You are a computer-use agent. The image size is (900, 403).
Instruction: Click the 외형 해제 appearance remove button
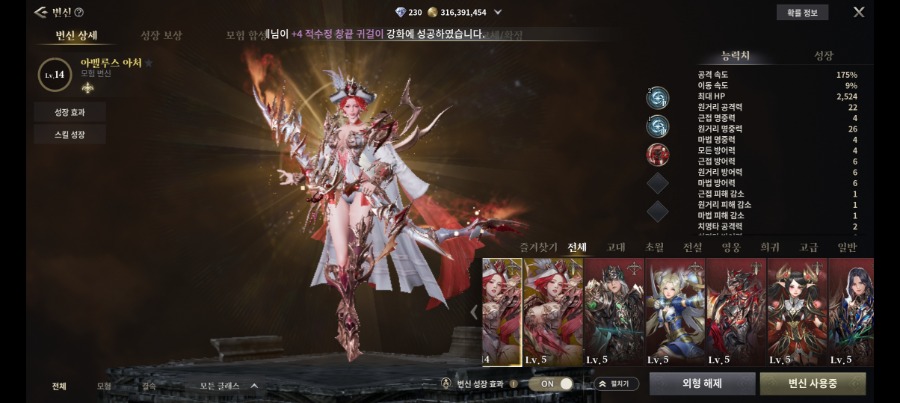coord(701,383)
